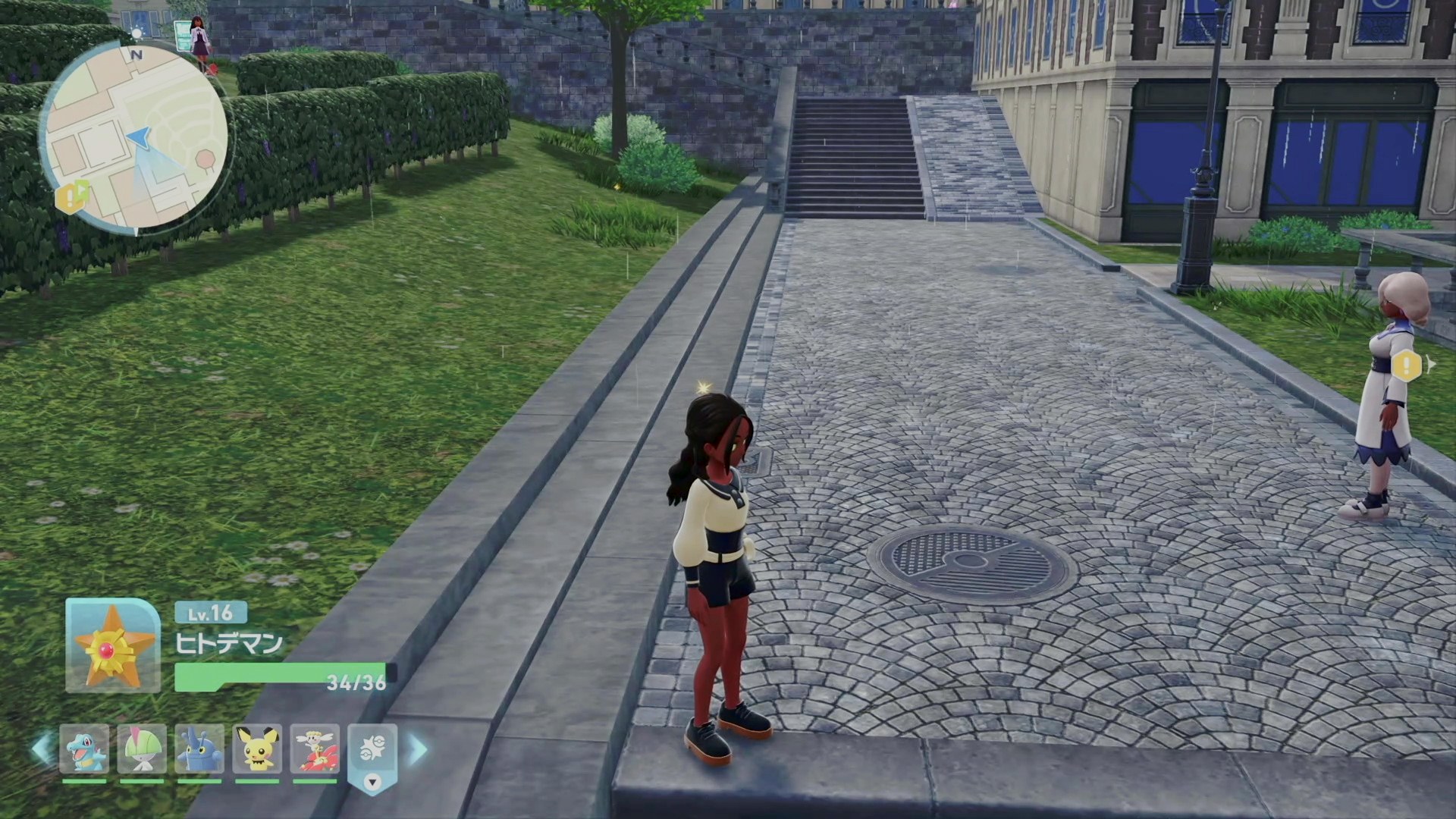This screenshot has height=819, width=1456.
Task: Select Heracross in the party bar
Action: click(200, 749)
